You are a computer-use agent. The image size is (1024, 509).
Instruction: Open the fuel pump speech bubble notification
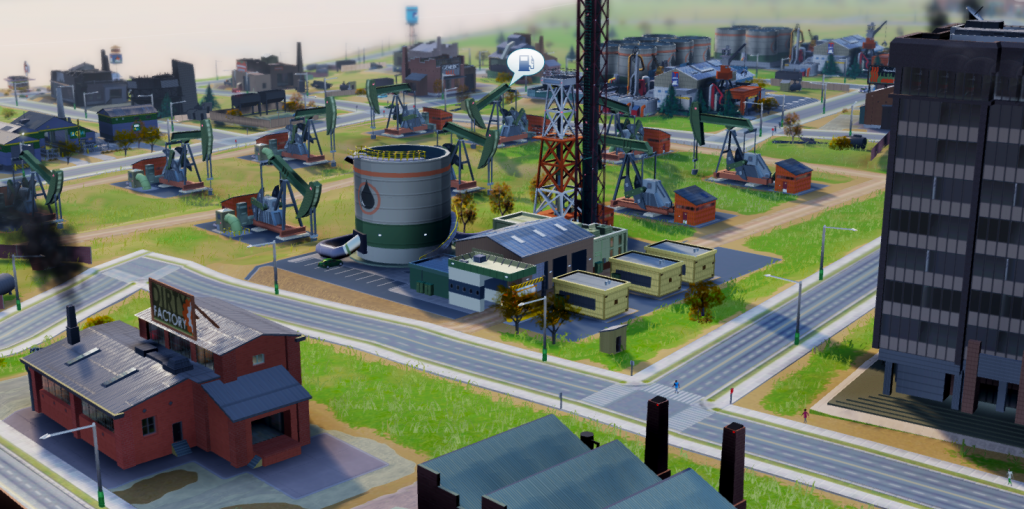[x=525, y=64]
